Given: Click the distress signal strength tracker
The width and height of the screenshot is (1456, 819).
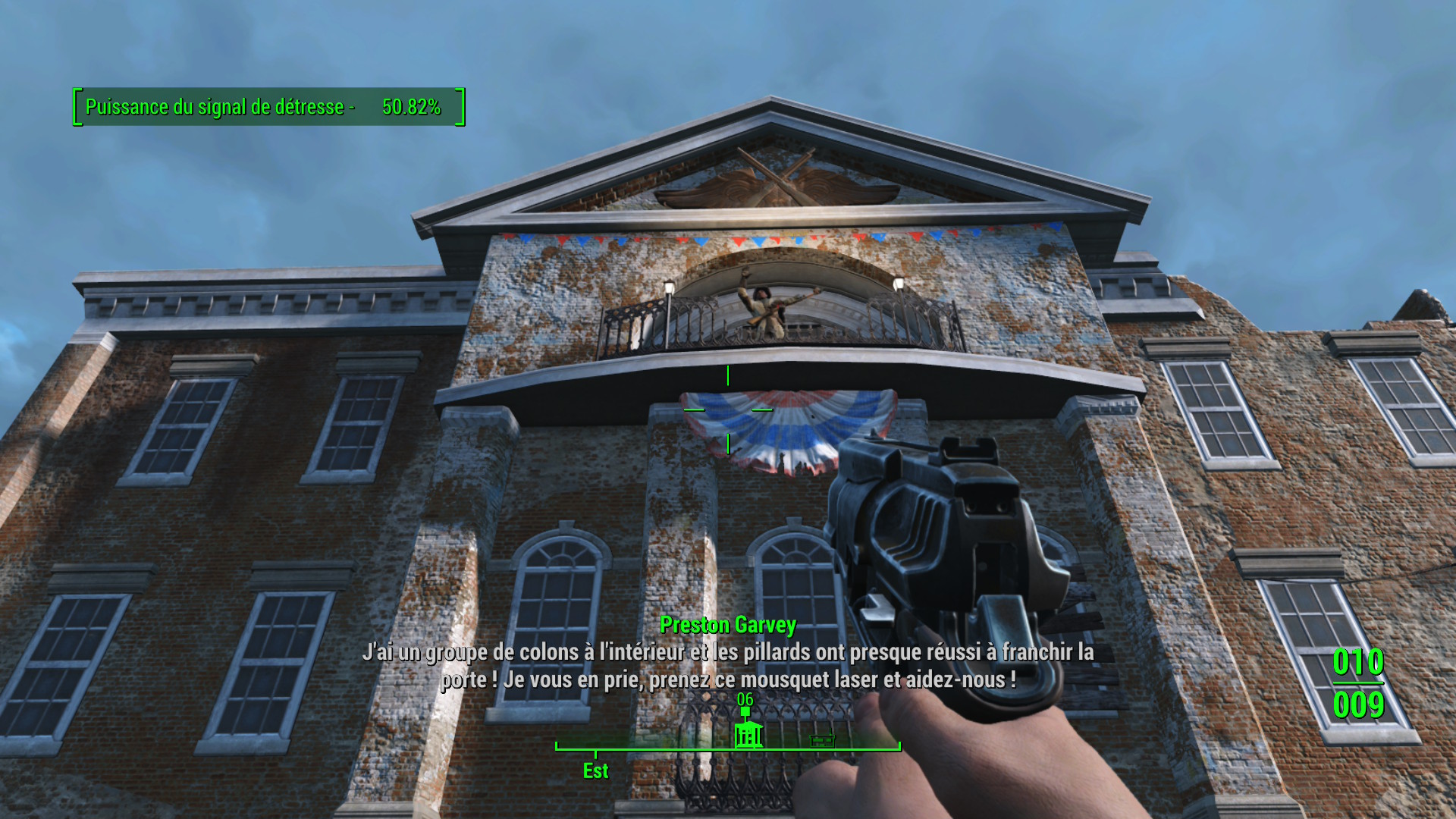Looking at the screenshot, I should [268, 107].
